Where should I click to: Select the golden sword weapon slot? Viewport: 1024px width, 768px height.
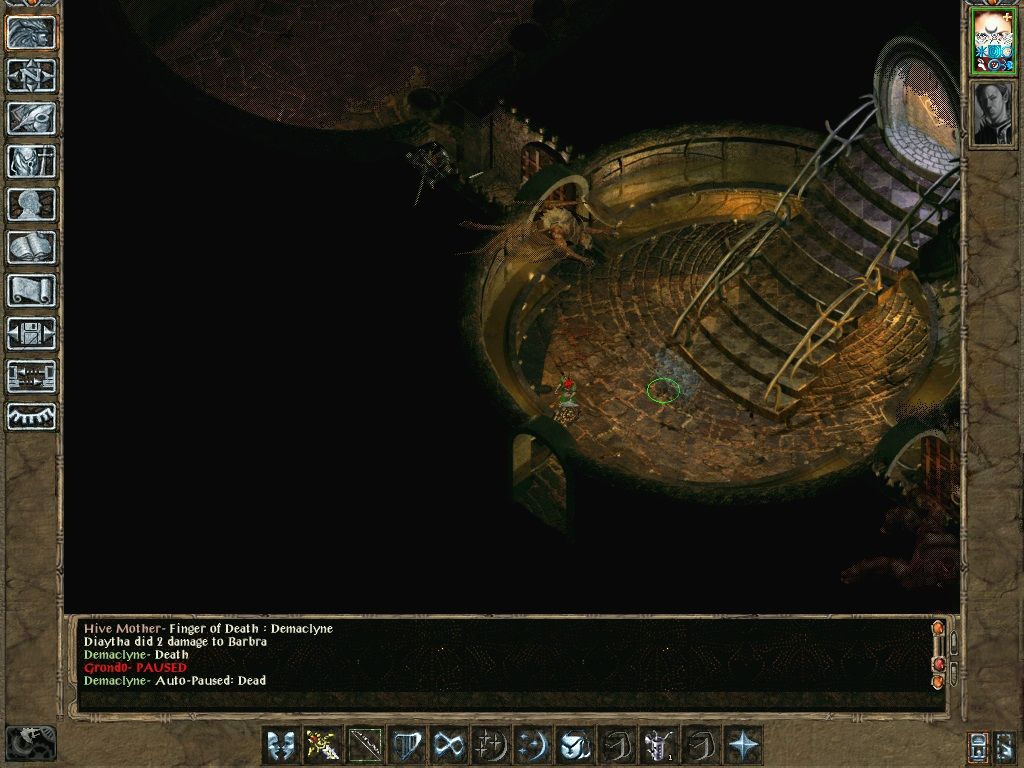point(322,745)
